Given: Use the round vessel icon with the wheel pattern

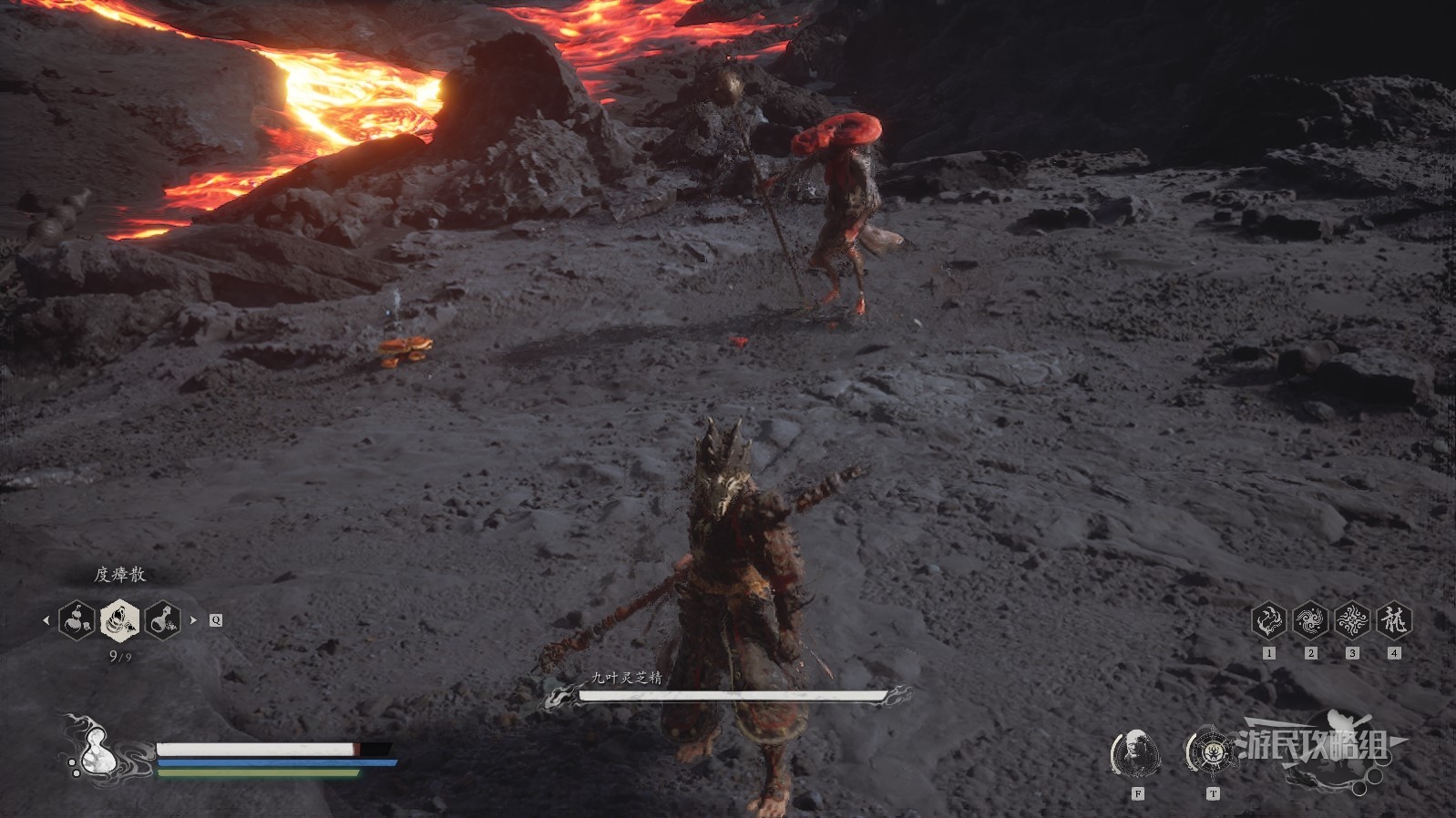Looking at the screenshot, I should click(x=1211, y=752).
